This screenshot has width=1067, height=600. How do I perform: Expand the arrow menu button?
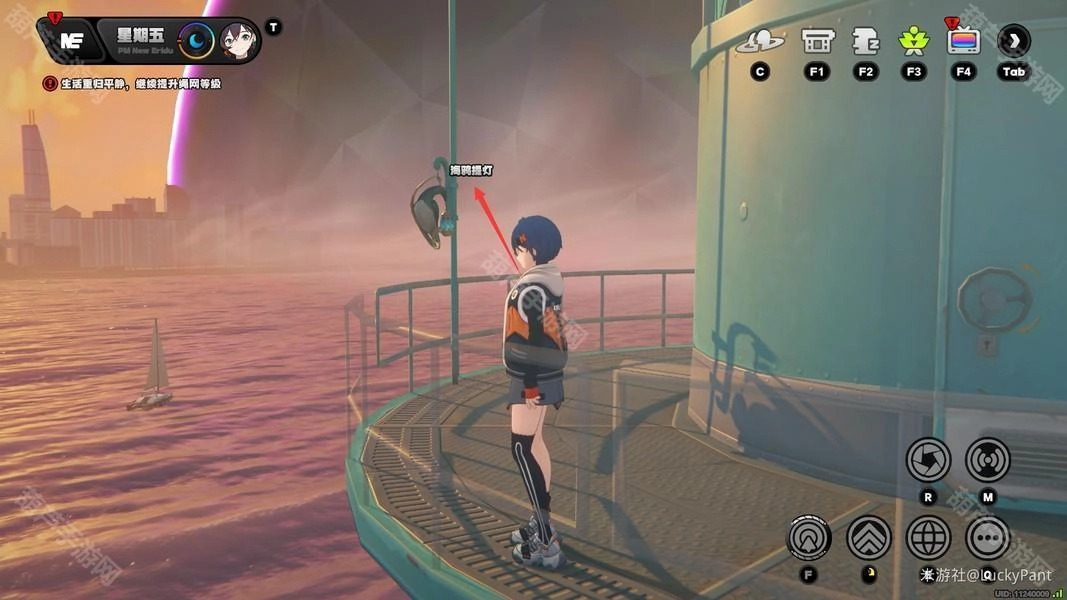coord(1014,41)
